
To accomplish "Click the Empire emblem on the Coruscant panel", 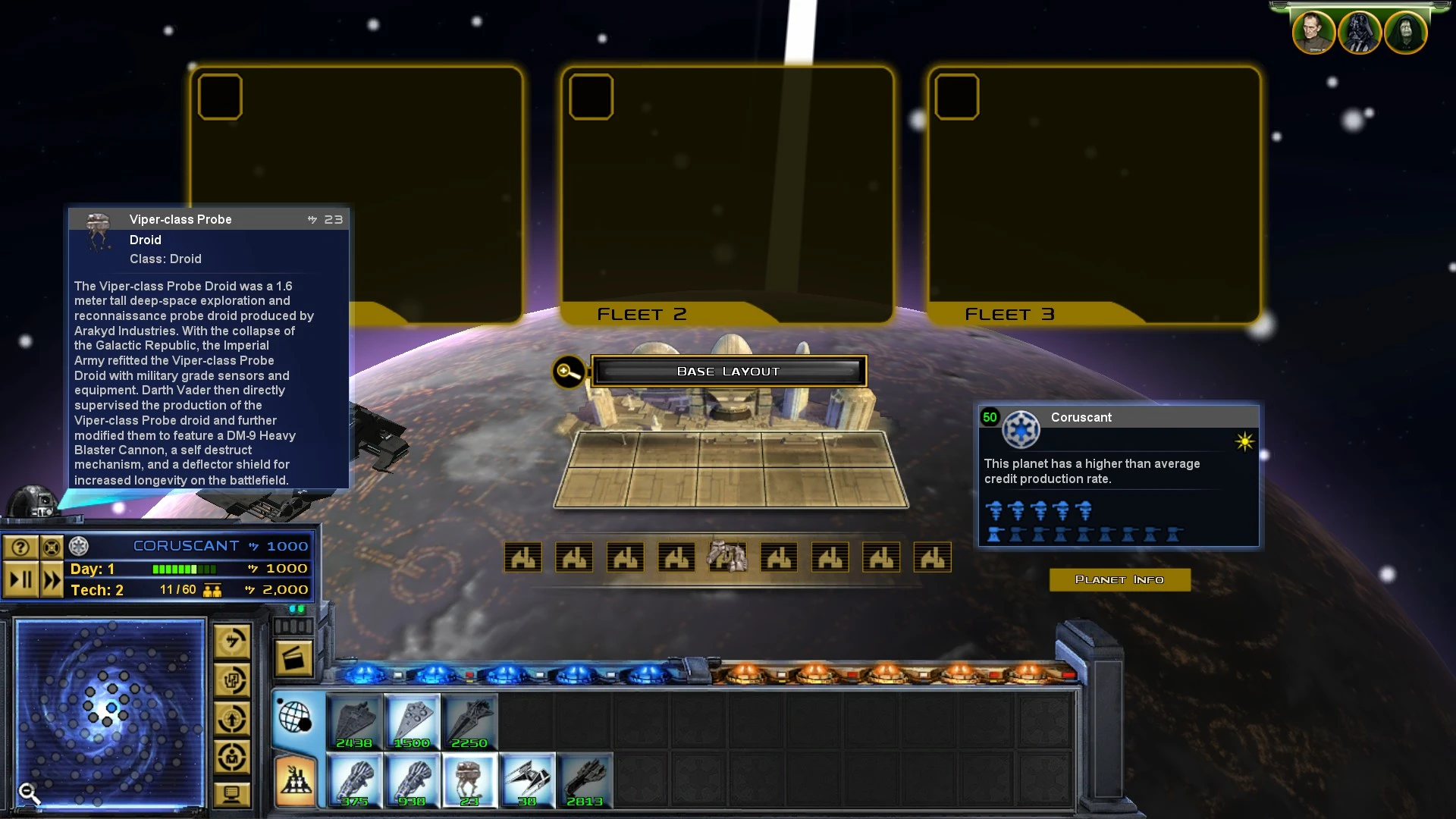I will pos(1020,429).
